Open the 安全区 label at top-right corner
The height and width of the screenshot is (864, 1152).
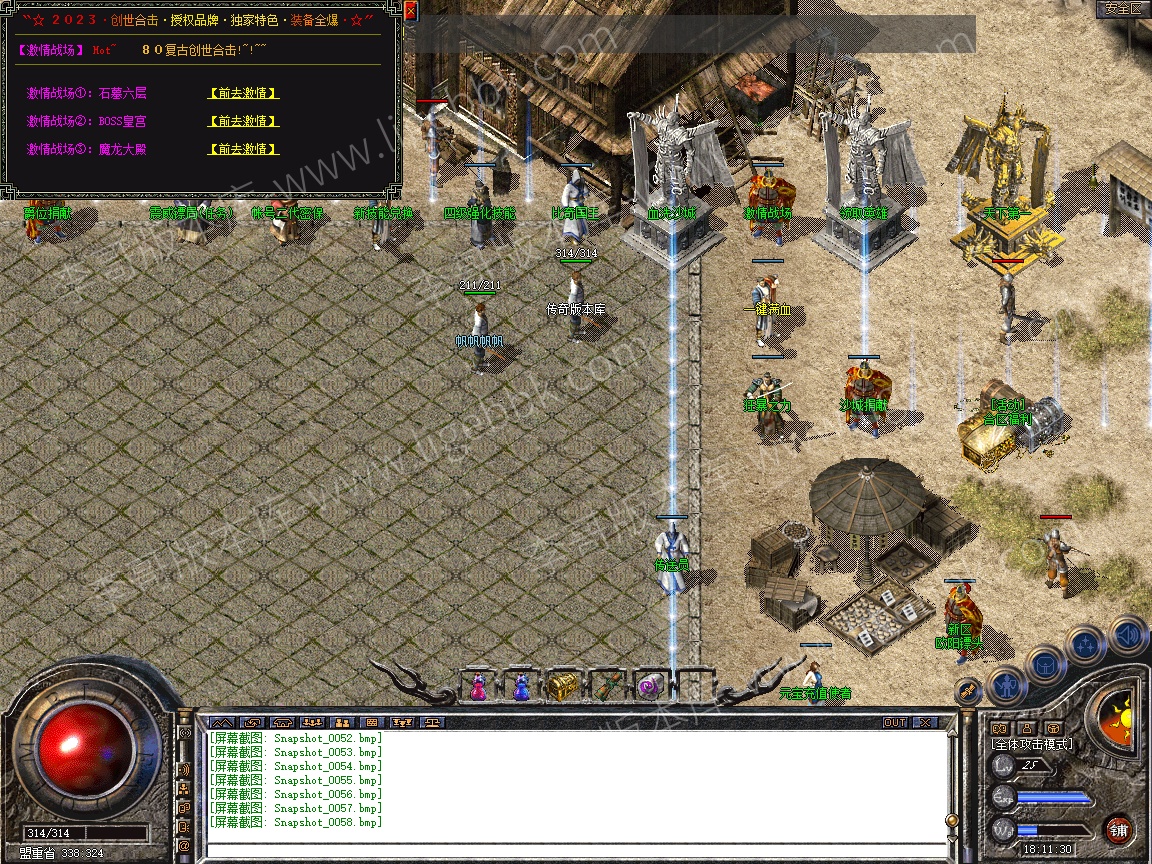1122,9
